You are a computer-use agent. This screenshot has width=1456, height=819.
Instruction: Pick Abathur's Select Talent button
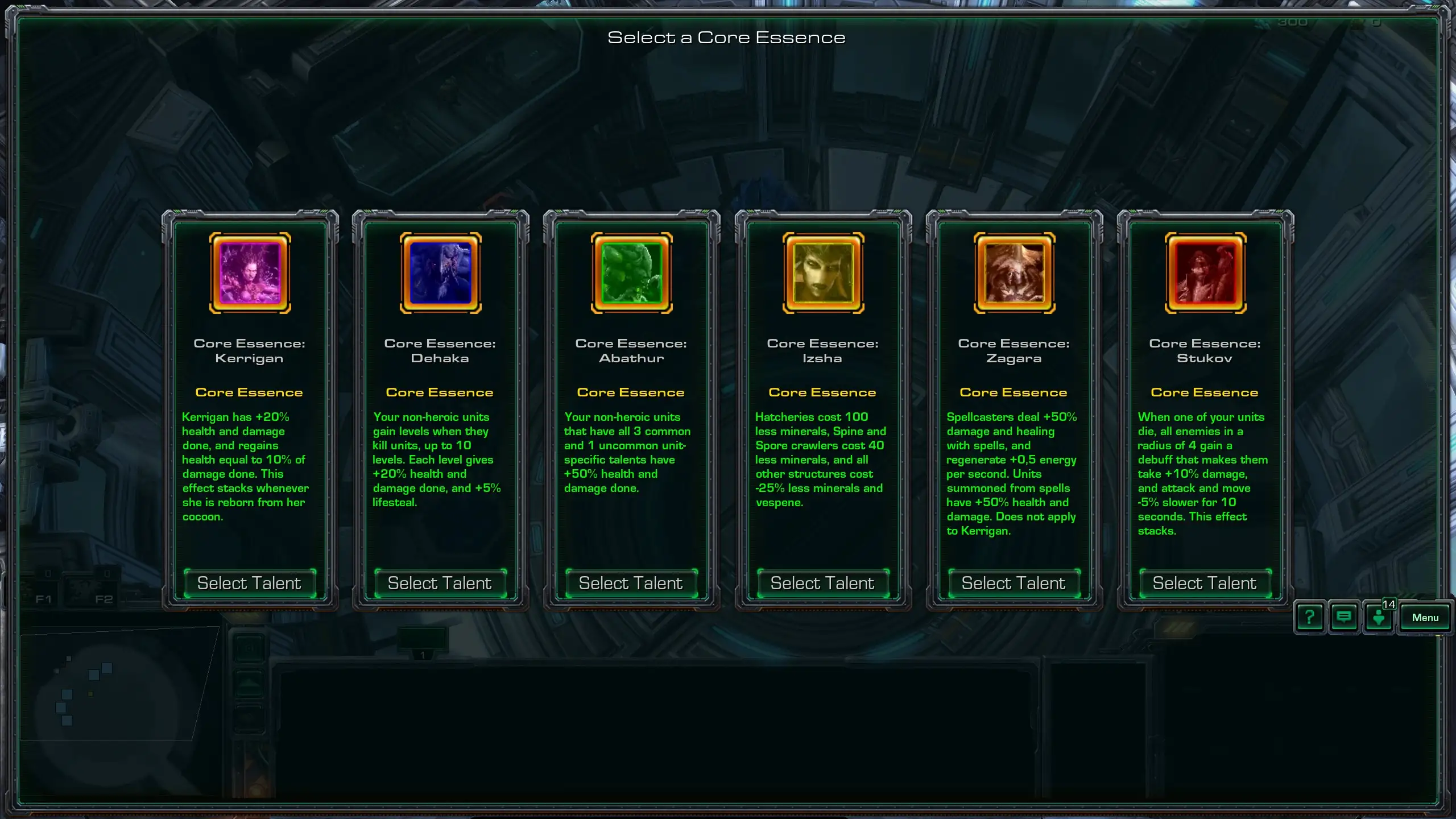(x=631, y=583)
